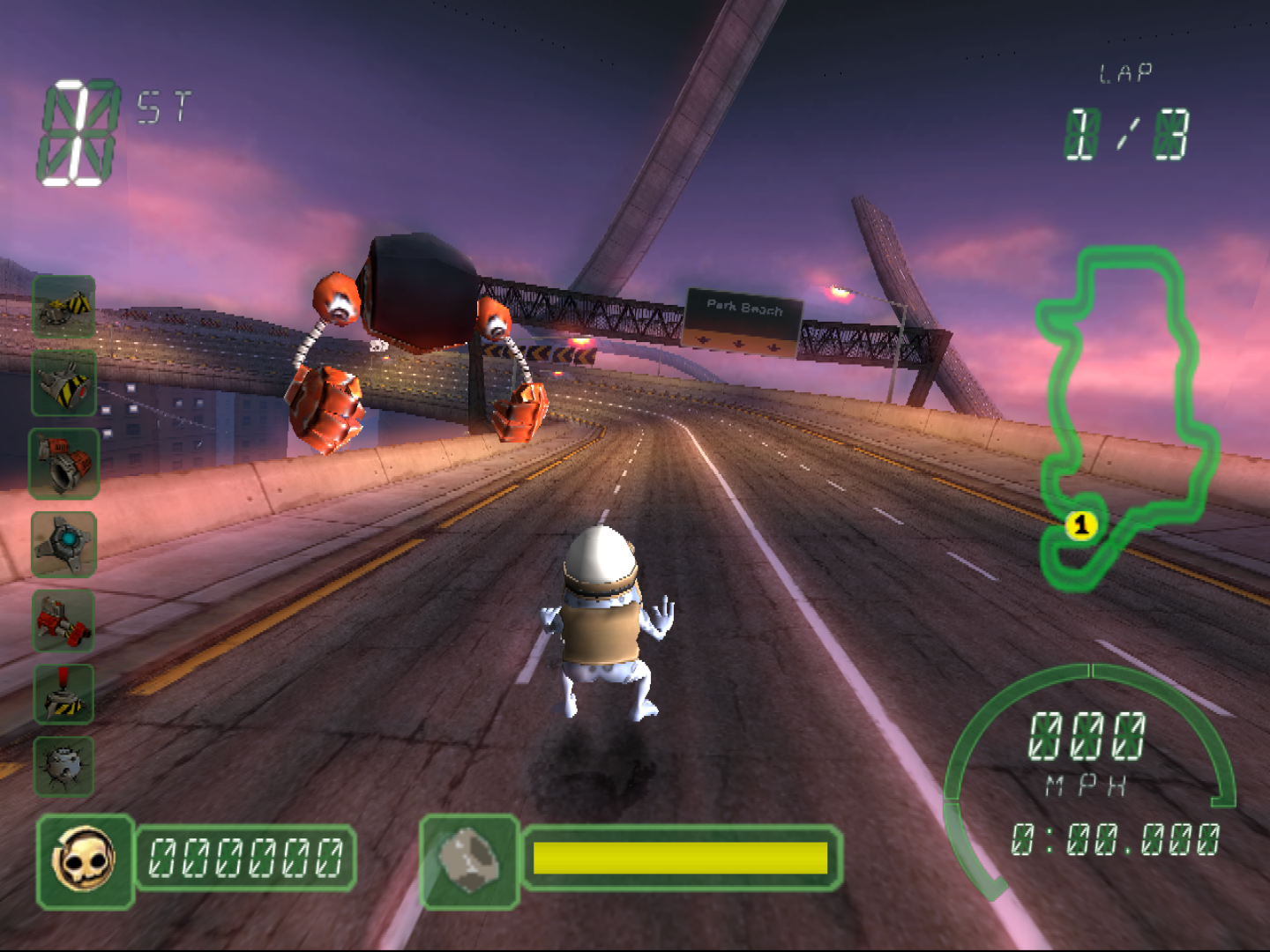1270x952 pixels.
Task: Select the spiked naval mine weapon icon
Action: click(64, 765)
